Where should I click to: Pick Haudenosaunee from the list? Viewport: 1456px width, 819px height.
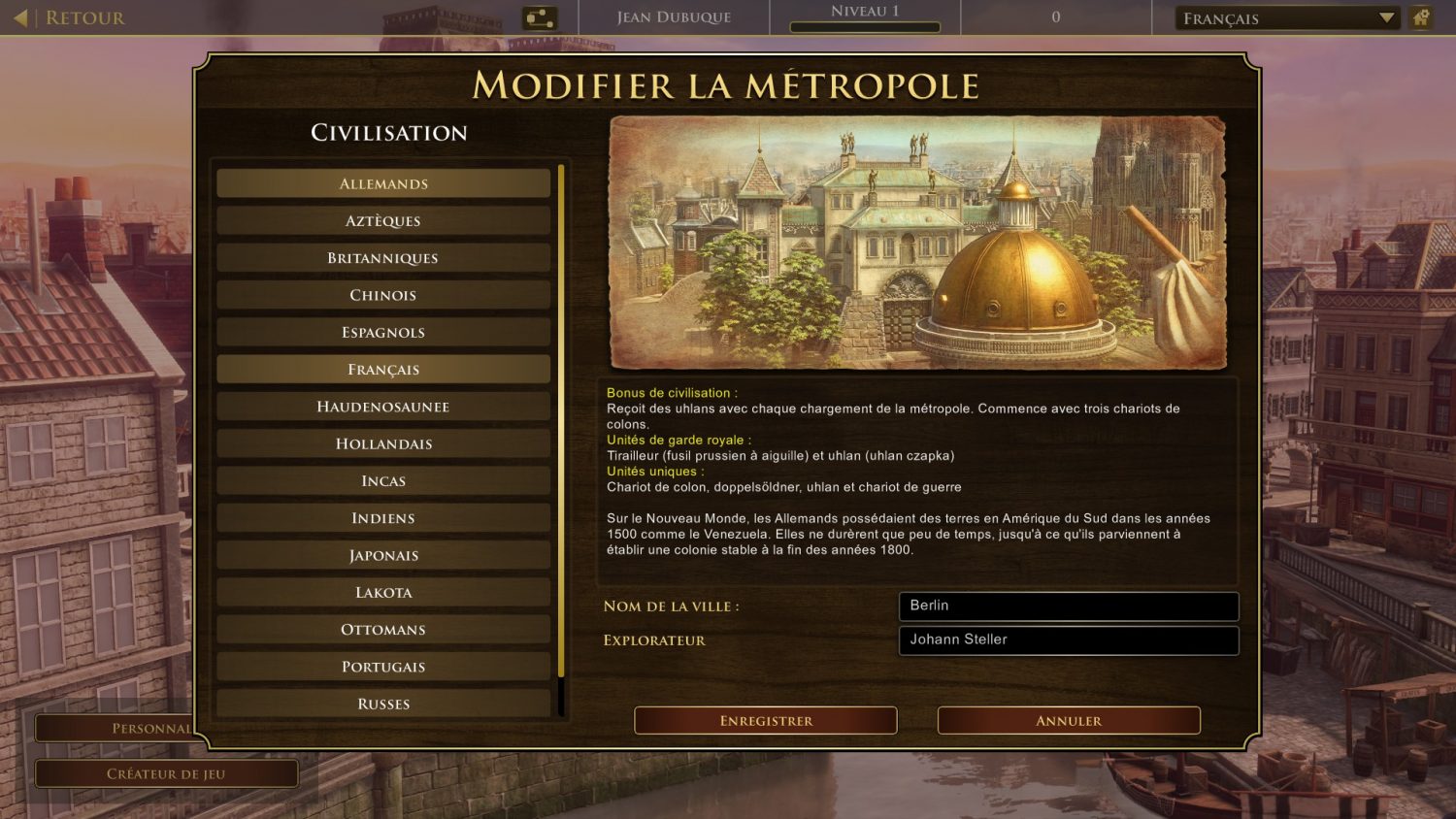[x=383, y=407]
